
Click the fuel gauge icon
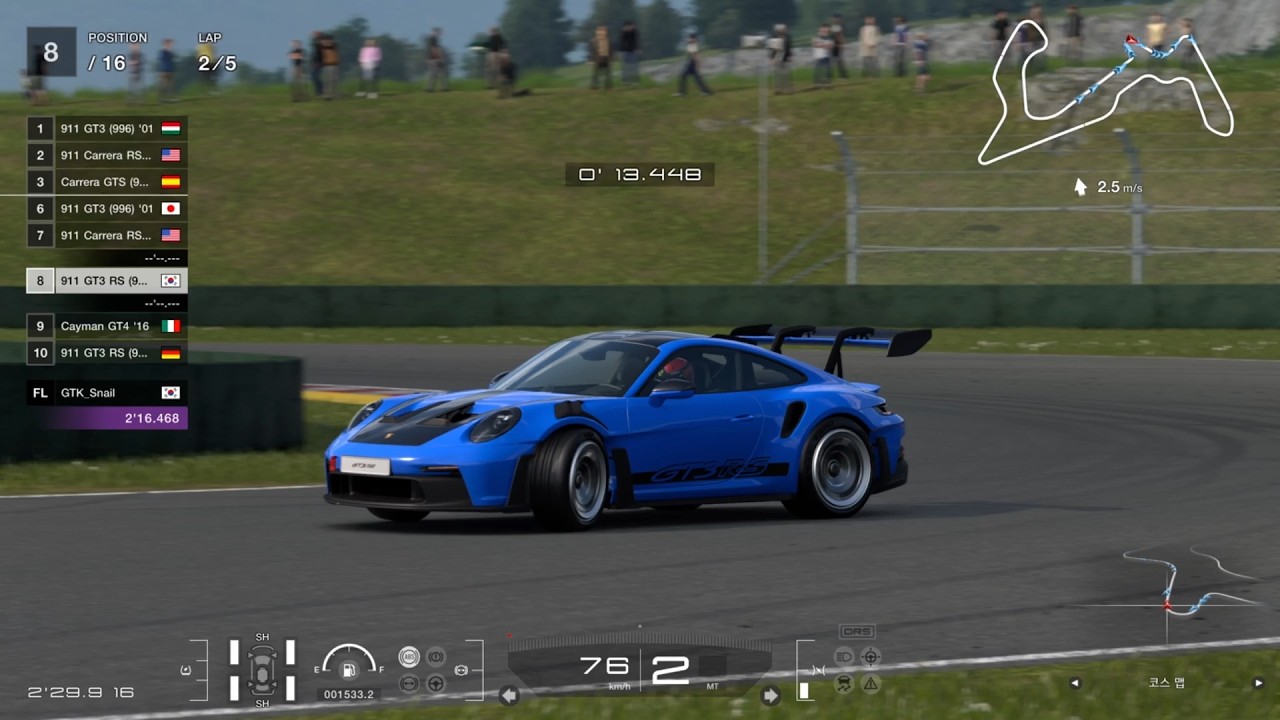349,669
